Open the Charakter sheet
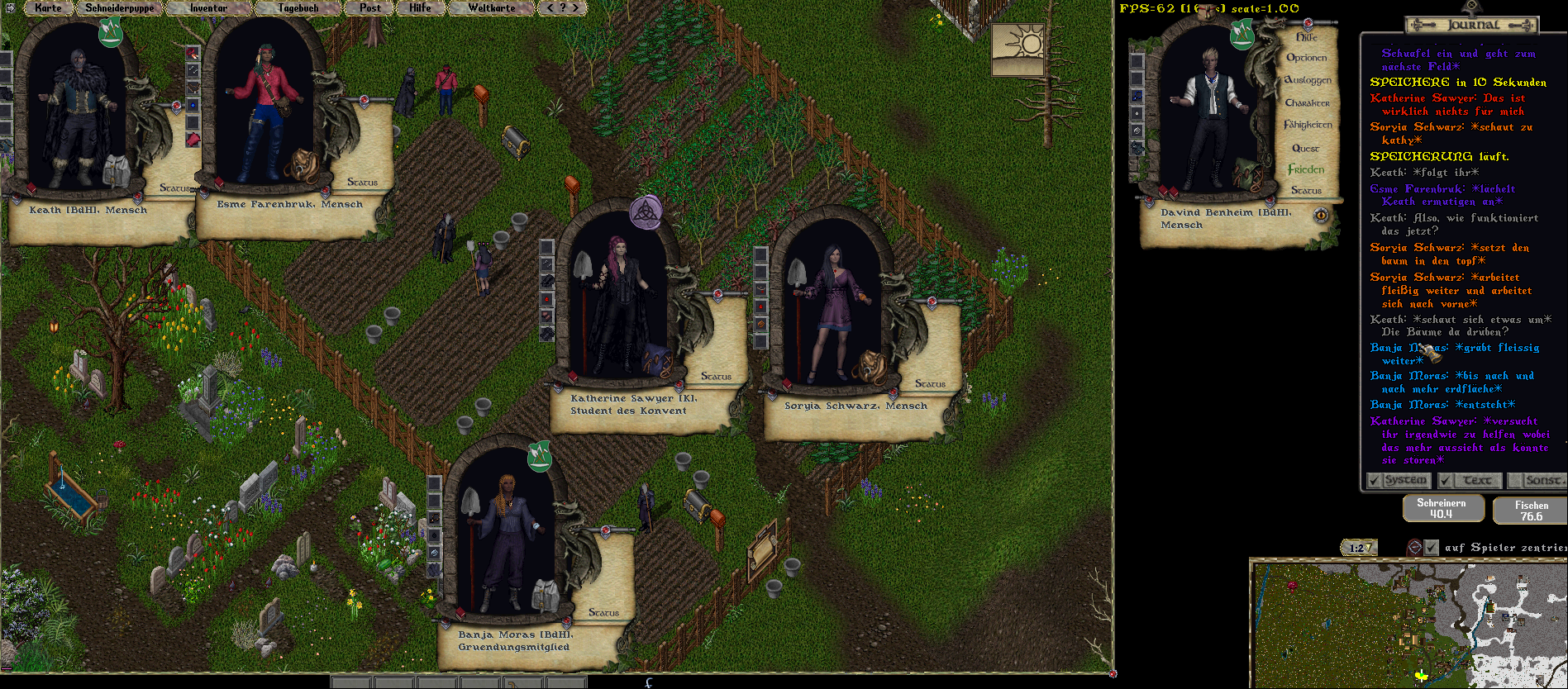The width and height of the screenshot is (1568, 689). [1308, 103]
